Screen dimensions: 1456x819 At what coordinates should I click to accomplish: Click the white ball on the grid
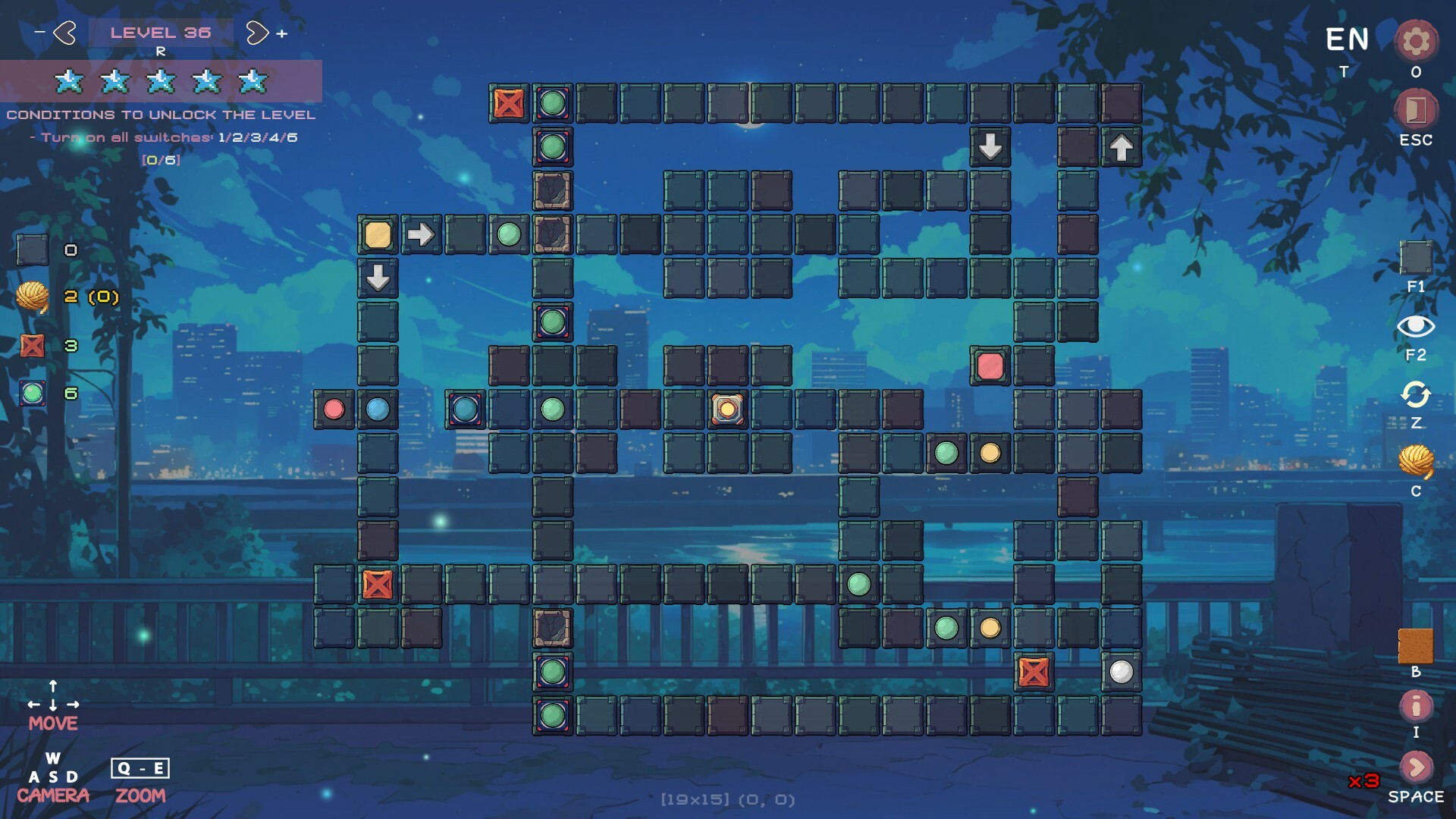(1121, 673)
